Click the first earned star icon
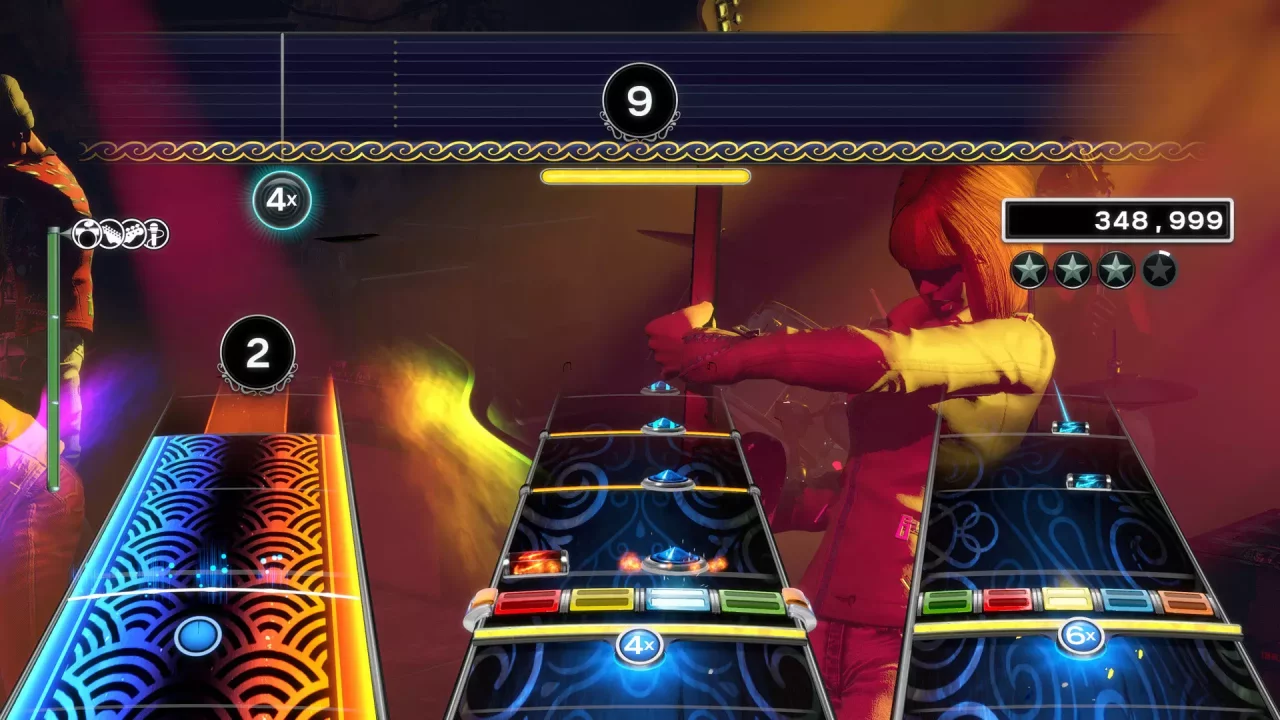 (1027, 268)
